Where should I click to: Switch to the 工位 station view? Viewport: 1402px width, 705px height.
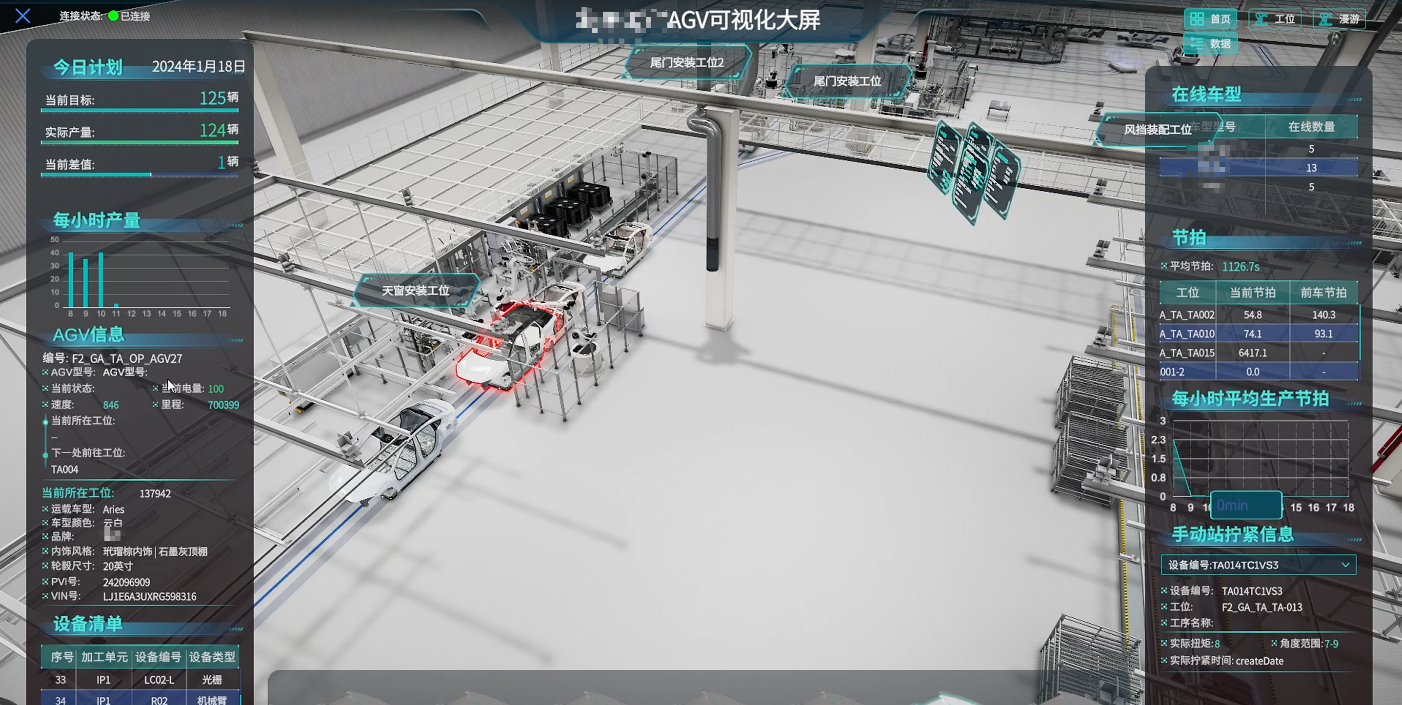(1275, 19)
